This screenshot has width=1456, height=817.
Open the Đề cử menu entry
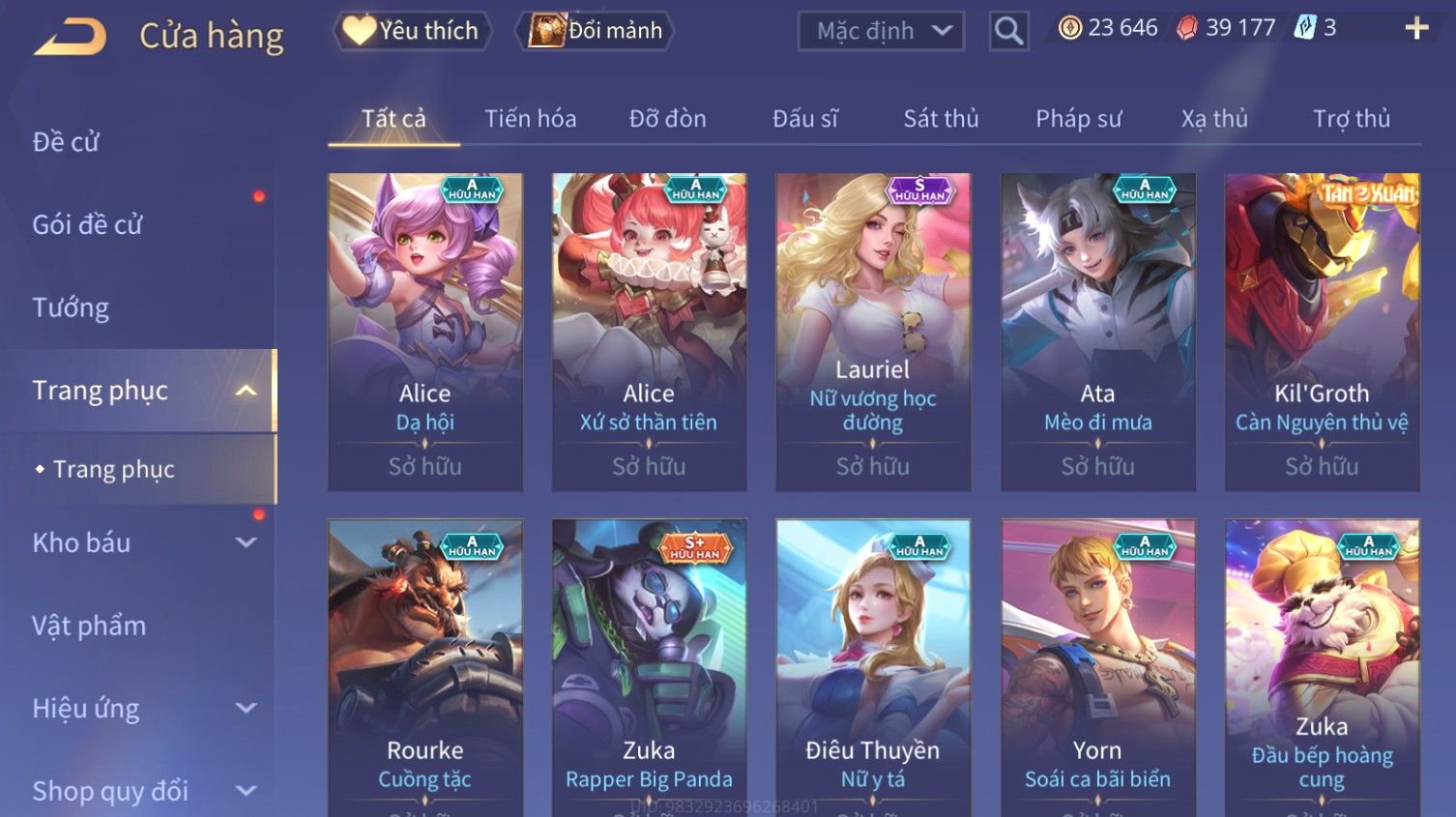[66, 142]
